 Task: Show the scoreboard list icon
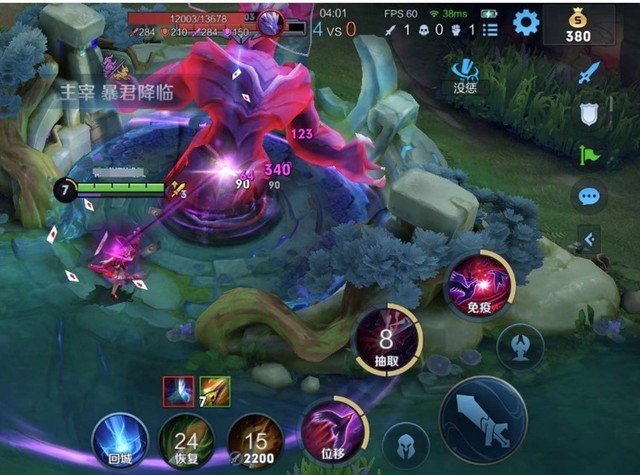[490, 30]
